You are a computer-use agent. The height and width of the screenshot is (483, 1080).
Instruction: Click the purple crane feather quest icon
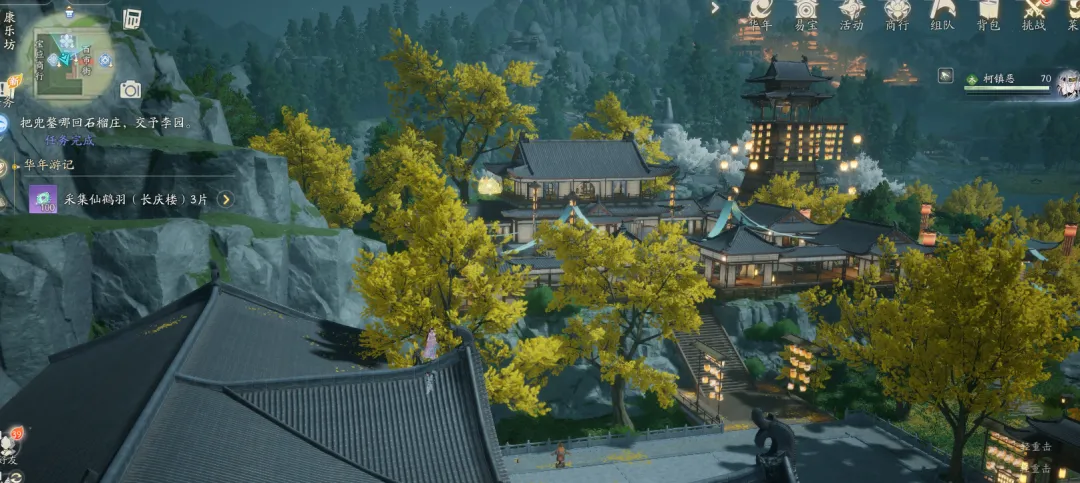click(42, 199)
